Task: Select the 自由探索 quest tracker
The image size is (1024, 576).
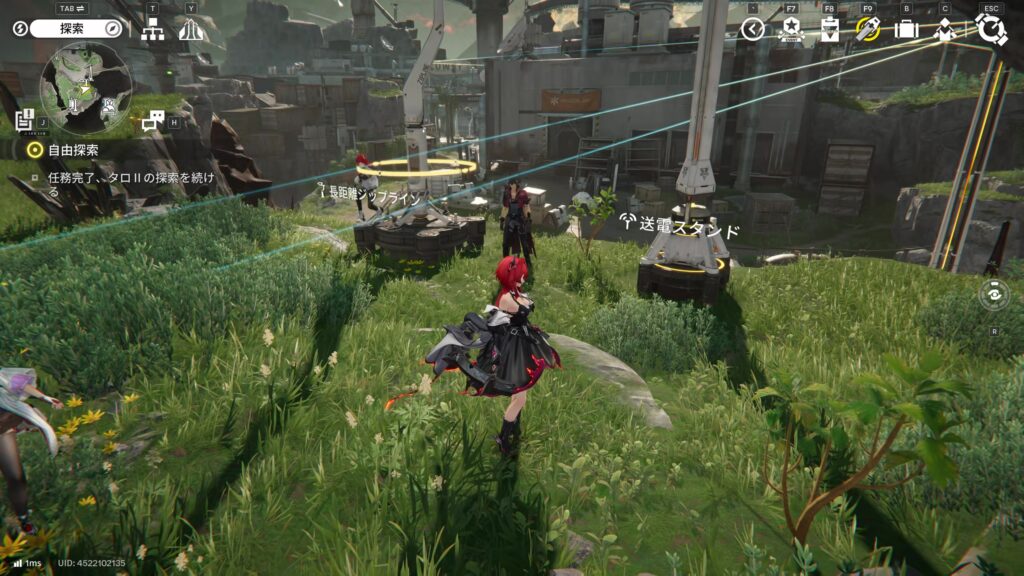Action: [70, 150]
